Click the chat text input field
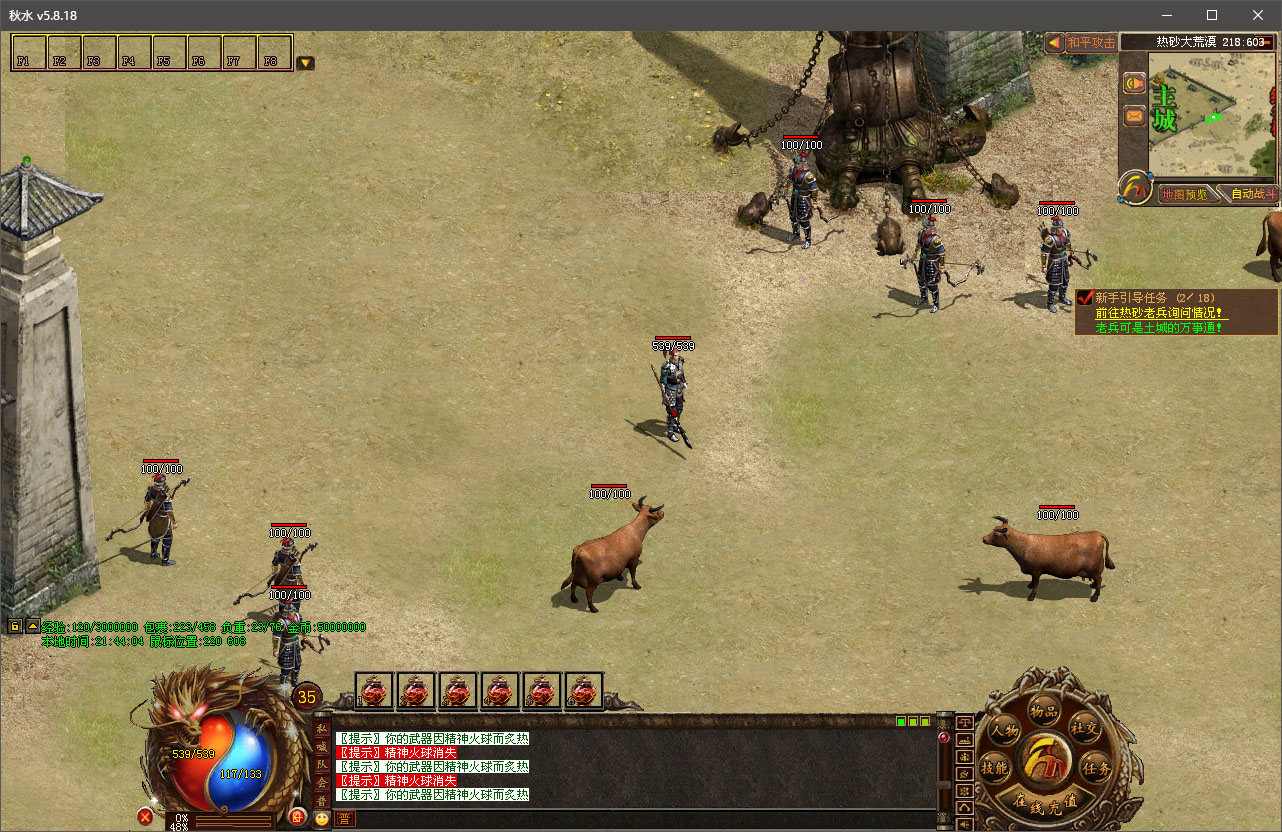Viewport: 1282px width, 832px height. (640, 818)
